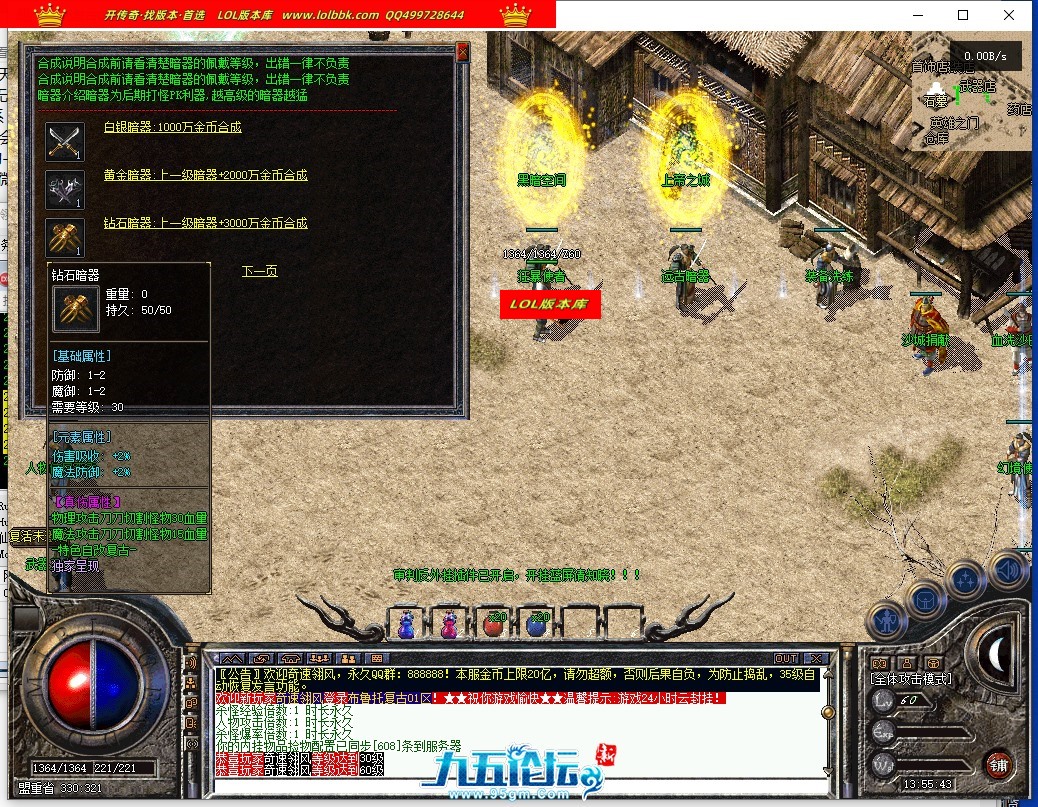The height and width of the screenshot is (807, 1038).
Task: Go to the next page via 下一页
Action: (259, 271)
